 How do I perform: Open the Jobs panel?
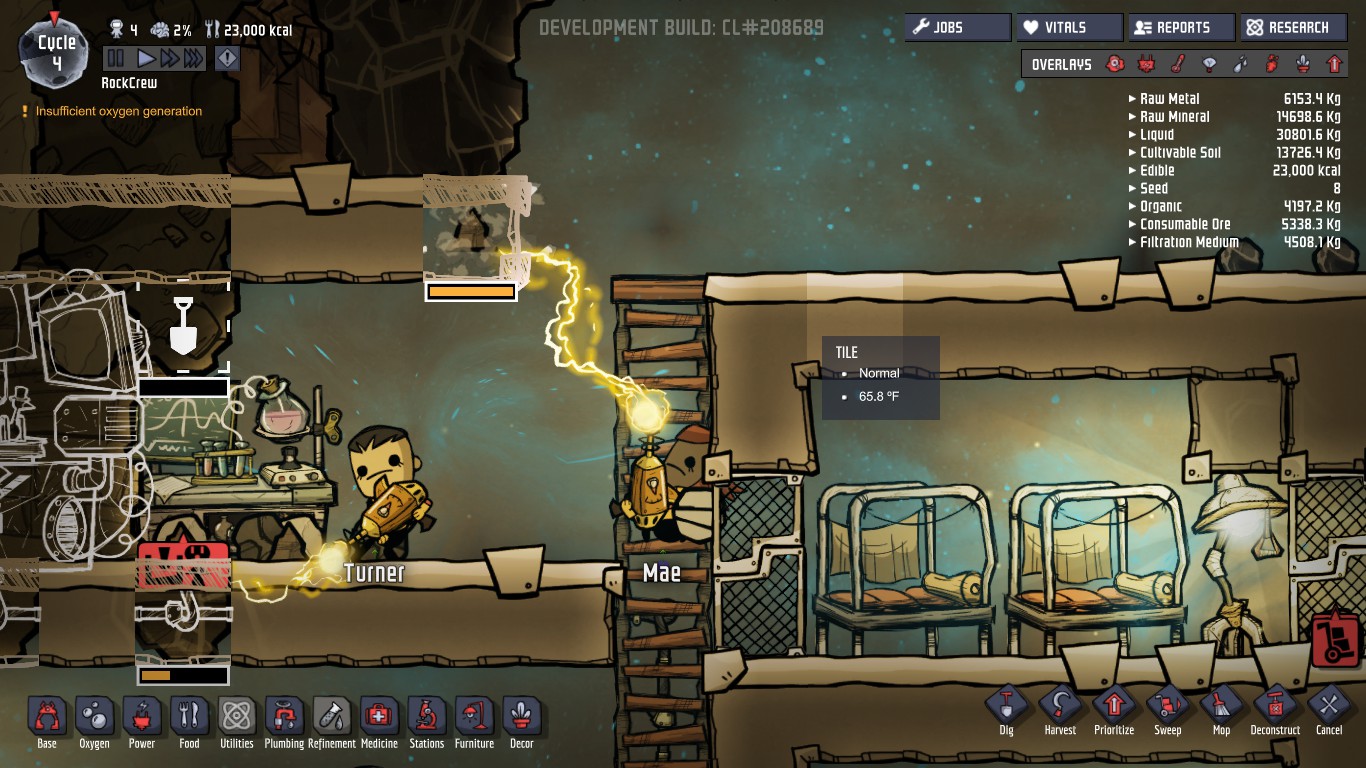pyautogui.click(x=957, y=28)
